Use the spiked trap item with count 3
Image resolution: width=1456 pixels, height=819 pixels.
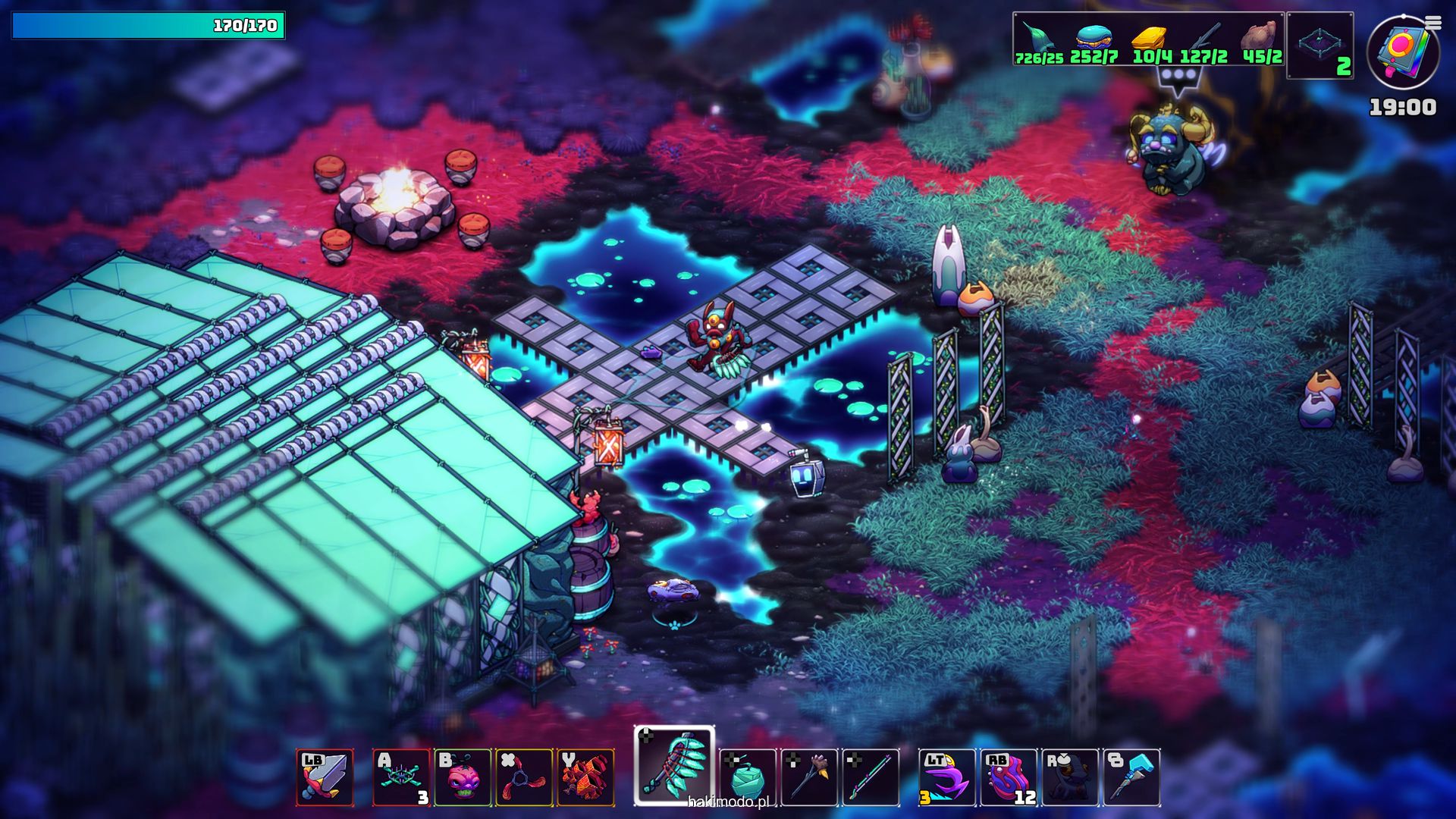pyautogui.click(x=401, y=777)
